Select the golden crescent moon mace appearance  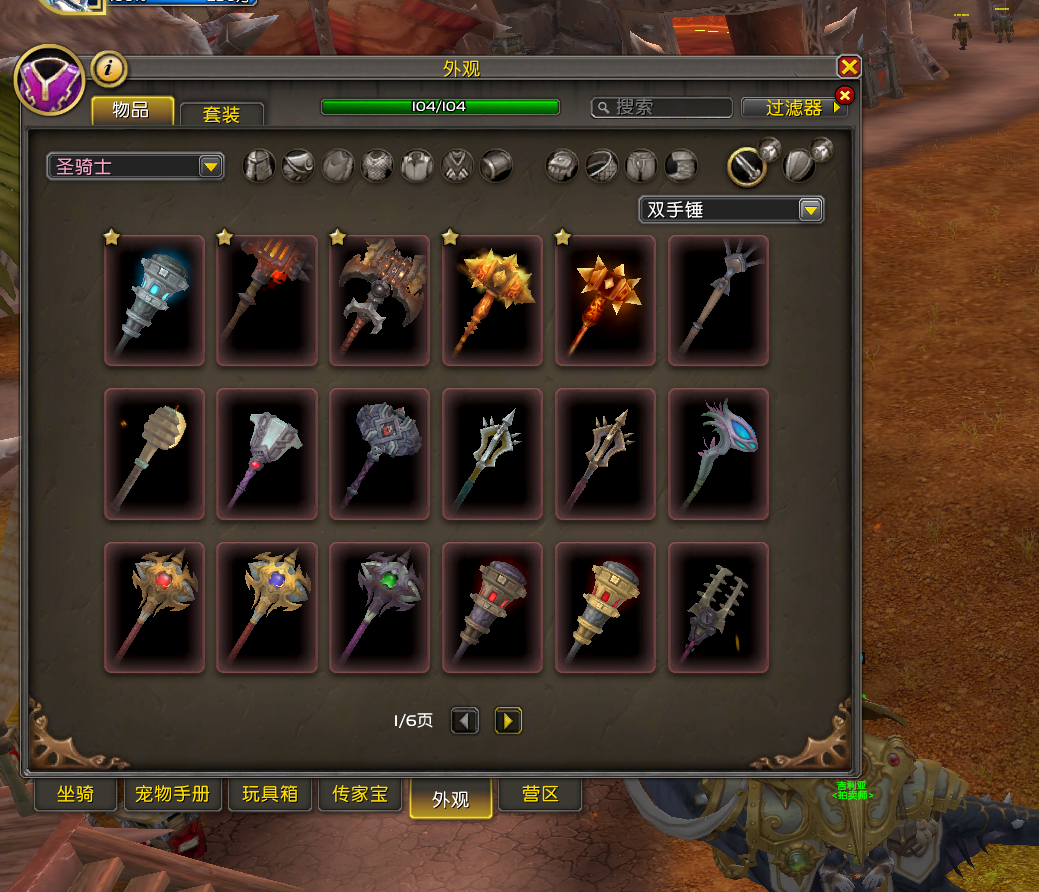point(154,454)
